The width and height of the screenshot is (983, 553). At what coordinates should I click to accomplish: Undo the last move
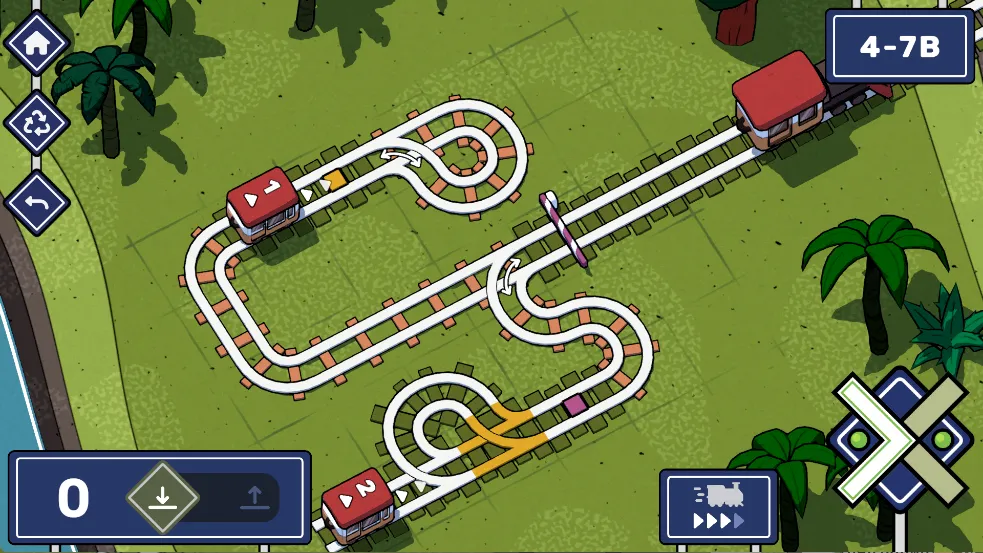pos(37,203)
